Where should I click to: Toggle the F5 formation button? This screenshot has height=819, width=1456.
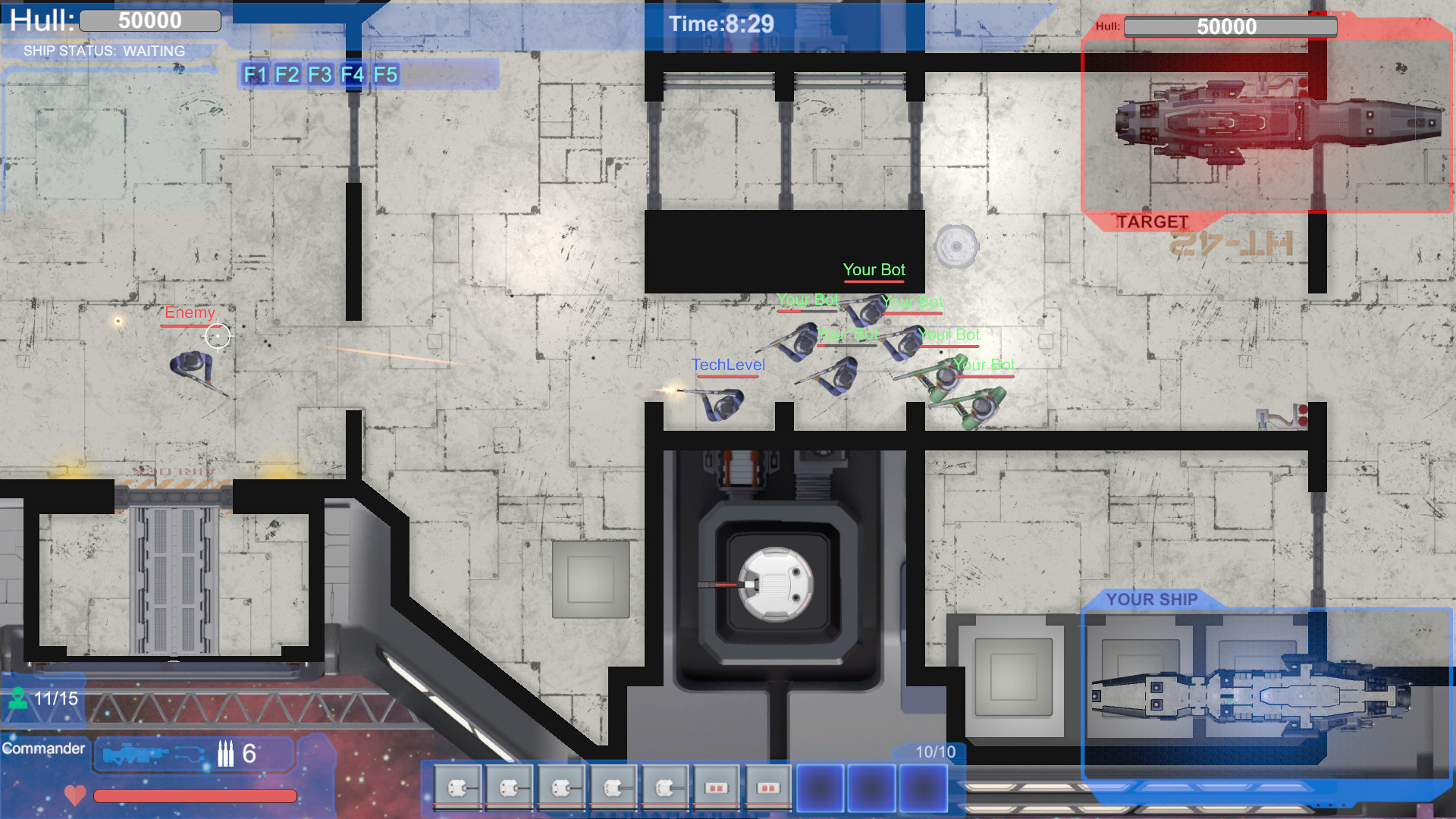tap(386, 75)
